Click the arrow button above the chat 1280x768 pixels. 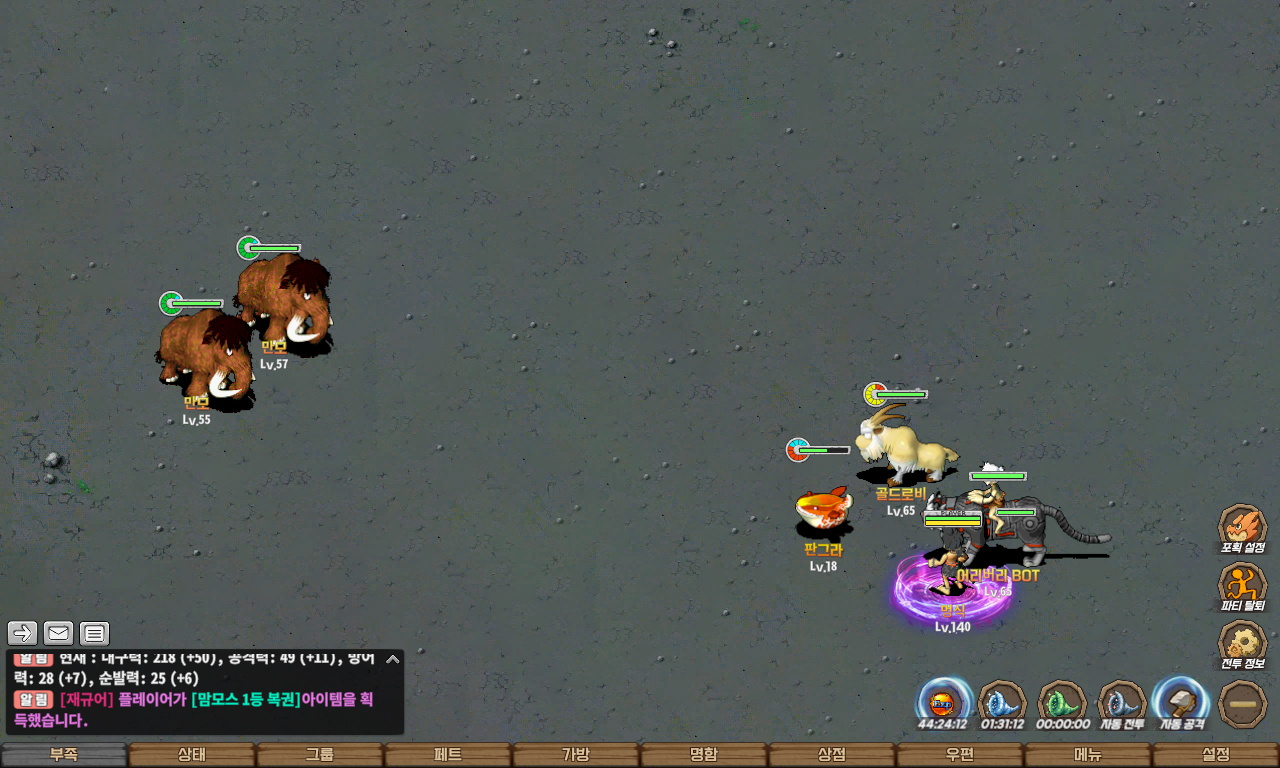tap(23, 633)
